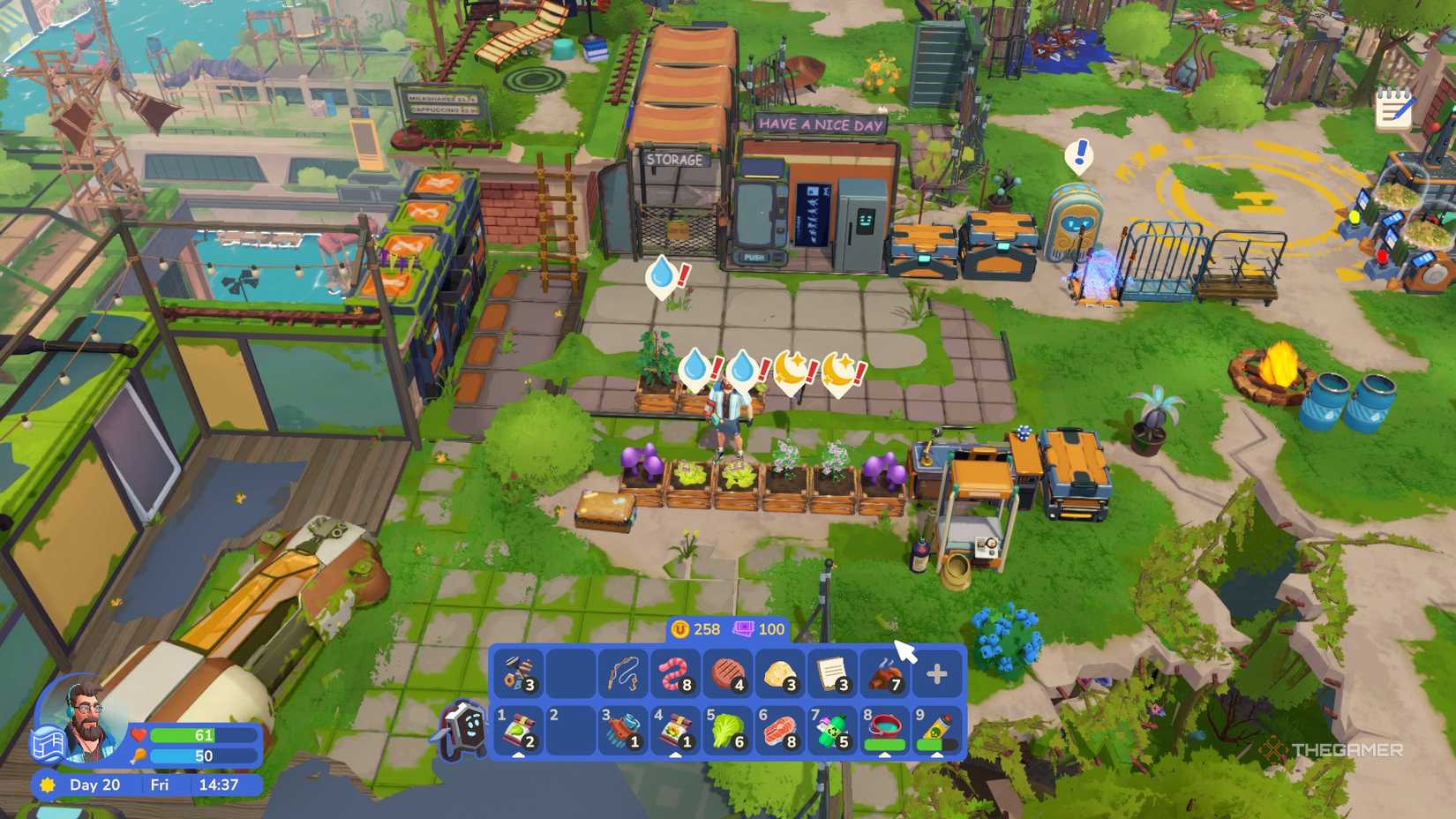Select the fishing rod with leash item
This screenshot has width=1456, height=819.
(x=621, y=673)
